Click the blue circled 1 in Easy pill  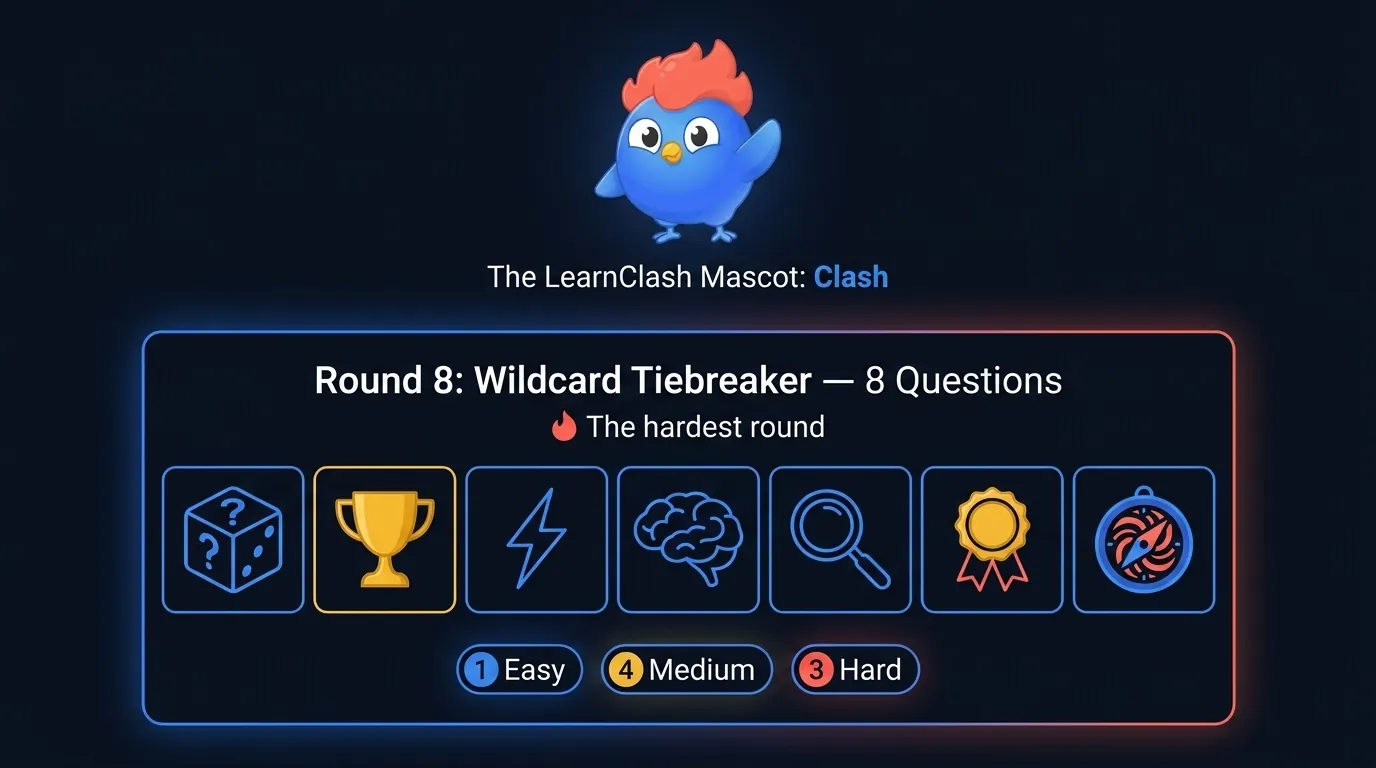(482, 669)
